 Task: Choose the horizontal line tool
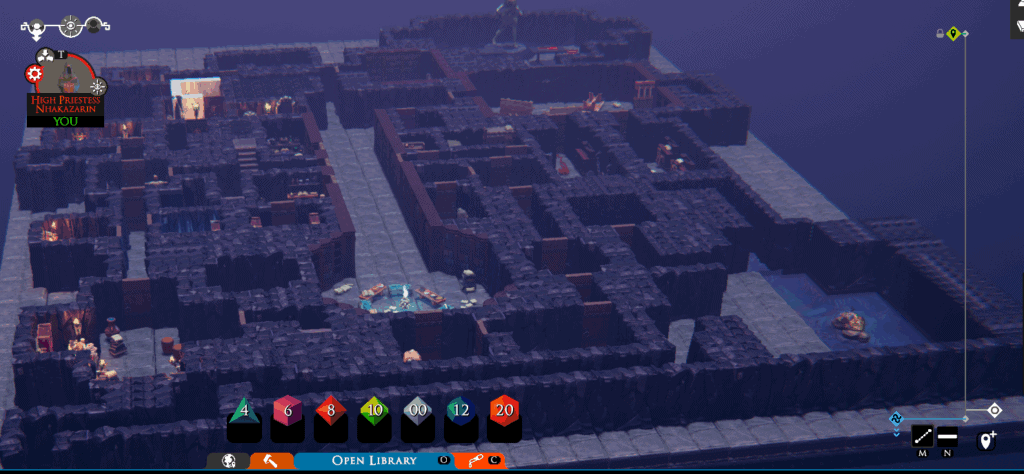947,437
